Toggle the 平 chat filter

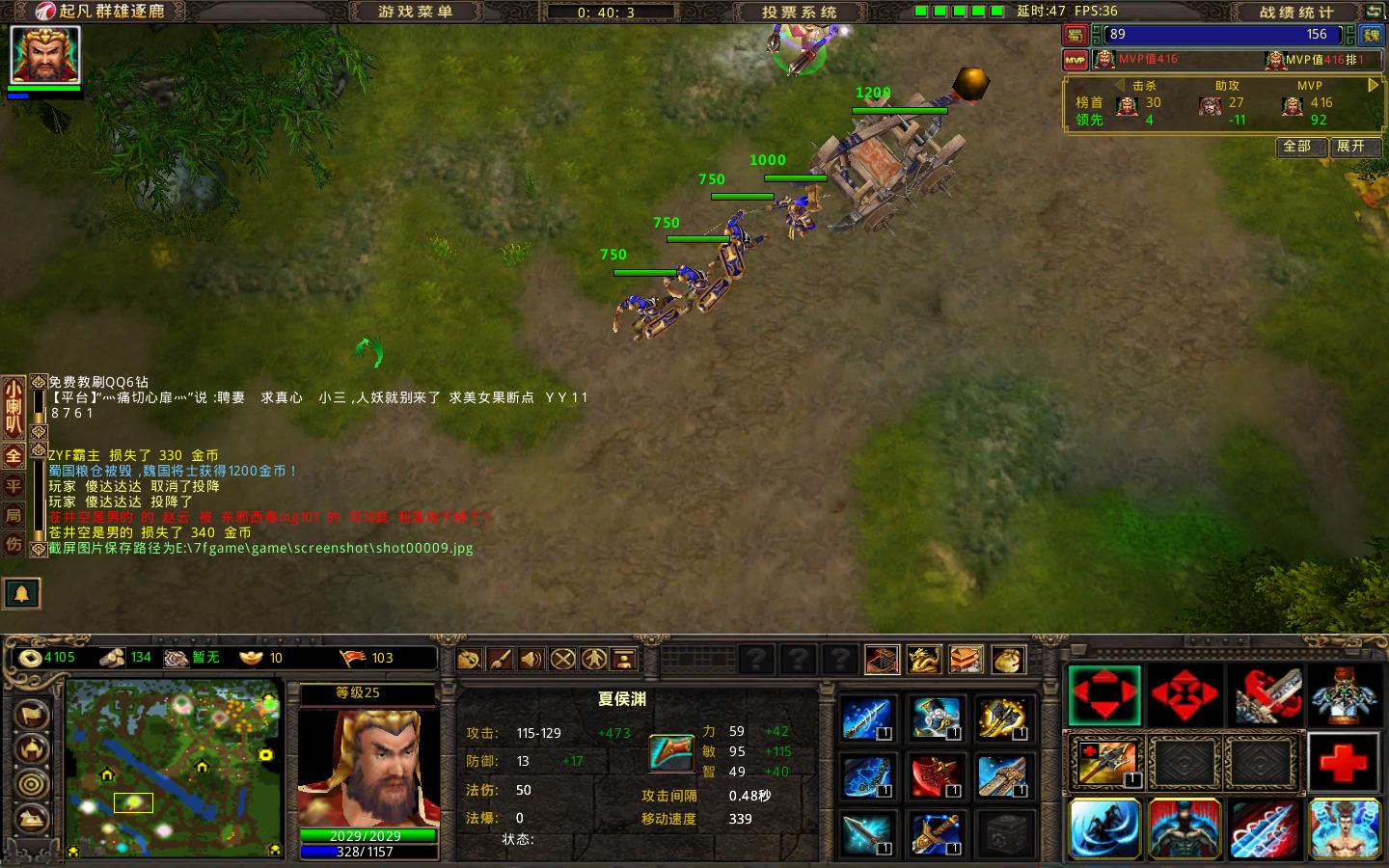click(x=14, y=483)
